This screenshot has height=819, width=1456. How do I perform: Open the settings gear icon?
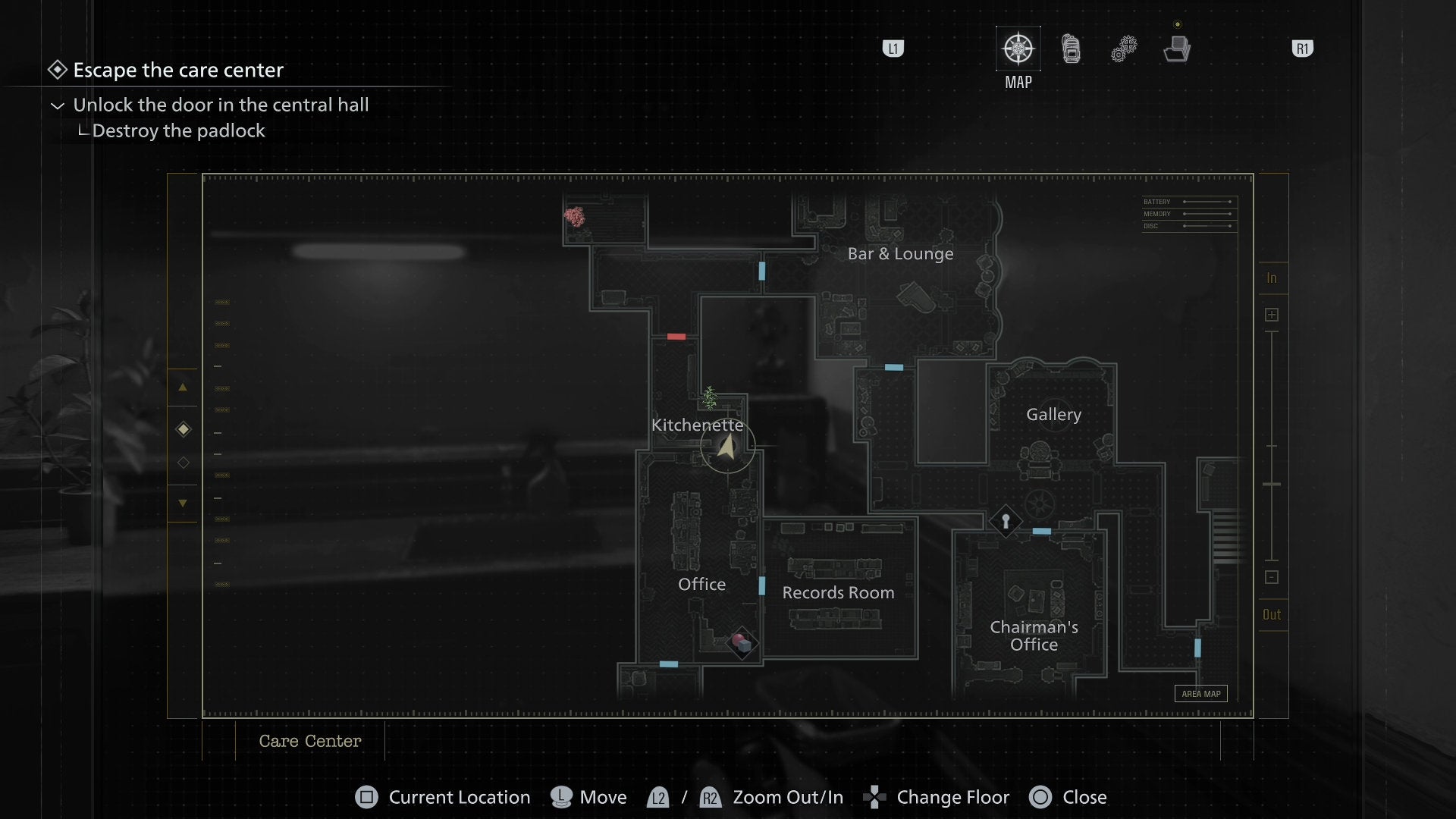[1123, 47]
